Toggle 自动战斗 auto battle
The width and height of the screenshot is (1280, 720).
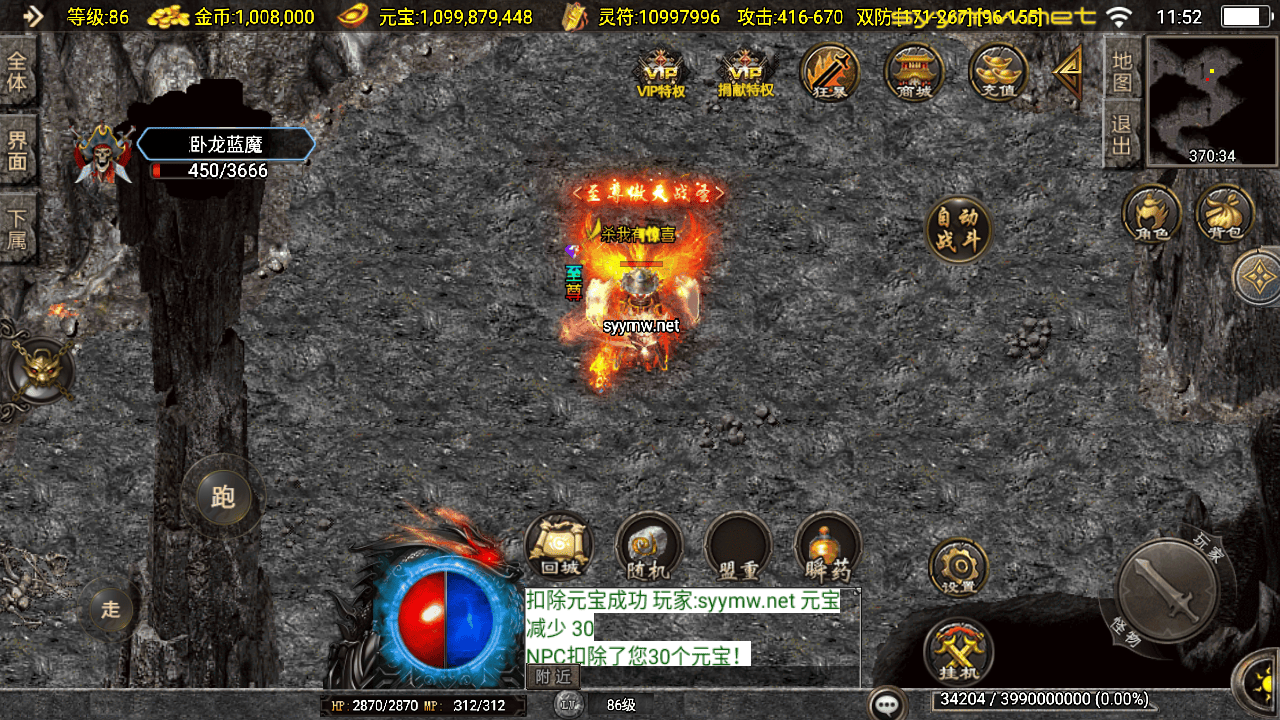[x=959, y=230]
